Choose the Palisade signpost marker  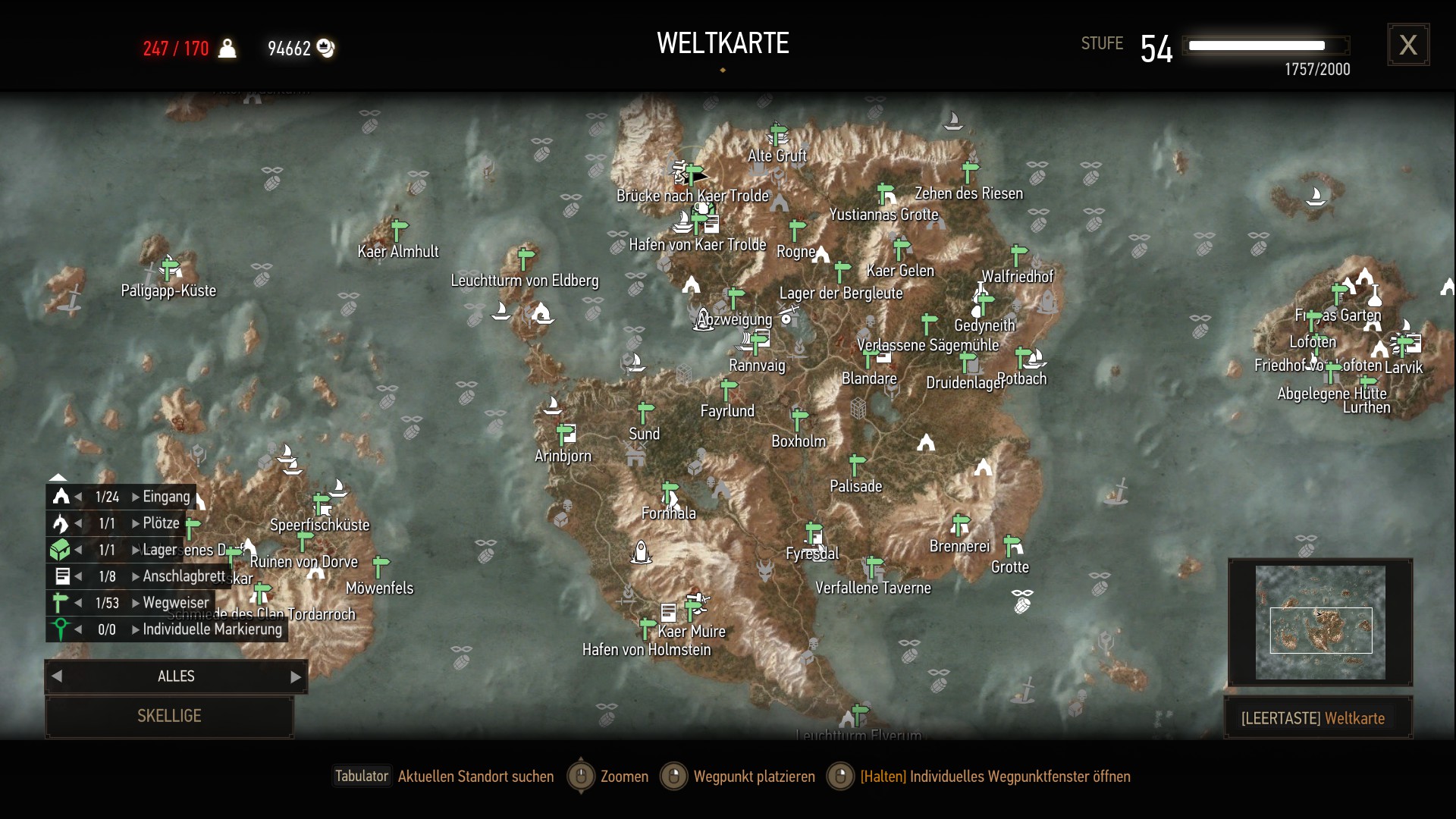pos(857,463)
